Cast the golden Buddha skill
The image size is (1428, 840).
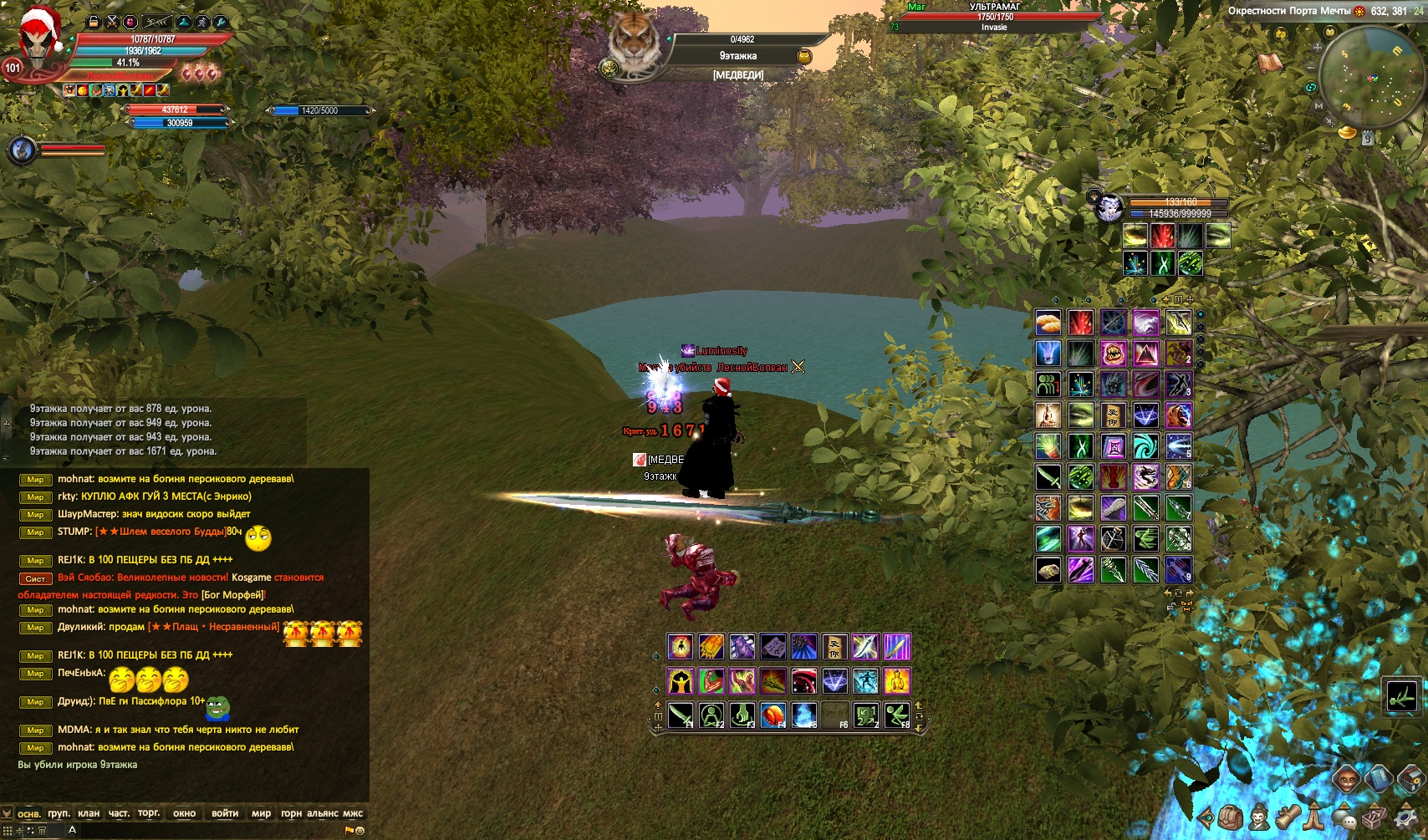(x=896, y=681)
